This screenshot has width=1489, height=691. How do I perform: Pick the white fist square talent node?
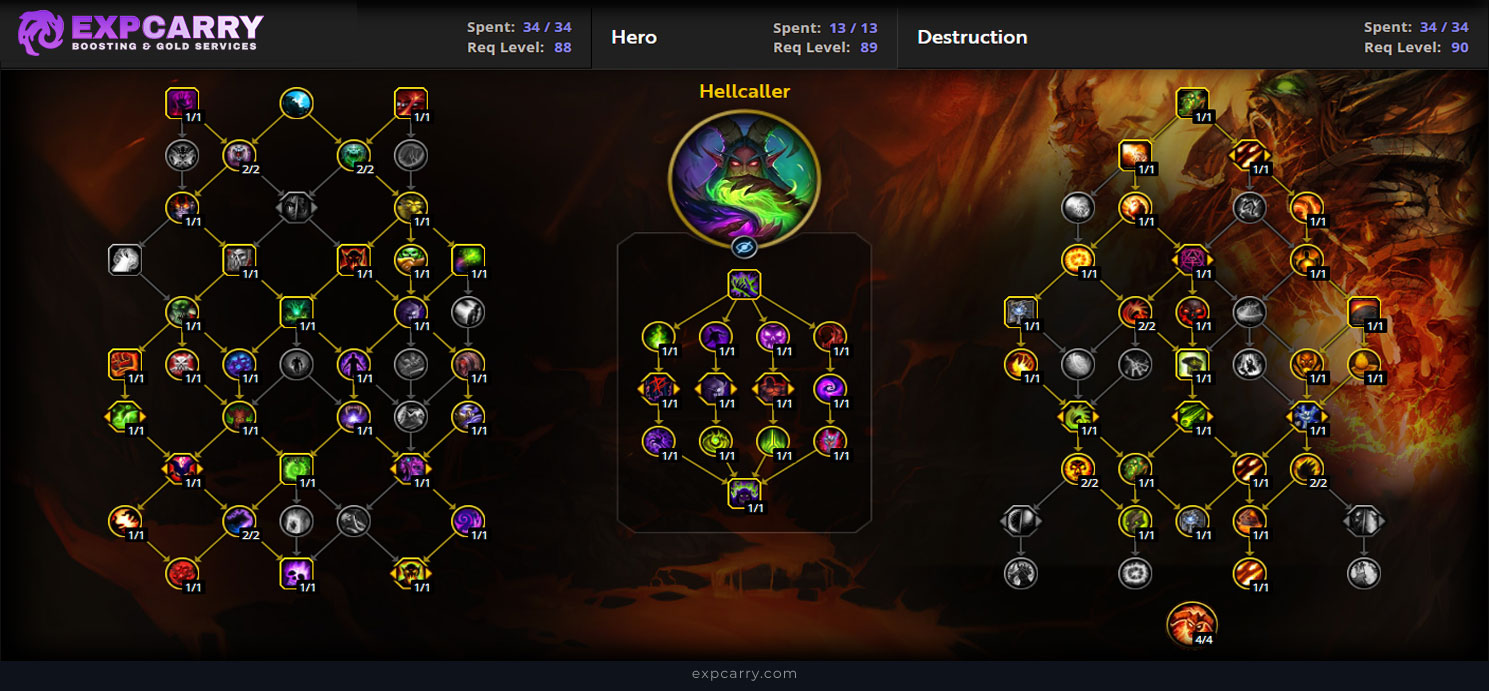(x=124, y=260)
